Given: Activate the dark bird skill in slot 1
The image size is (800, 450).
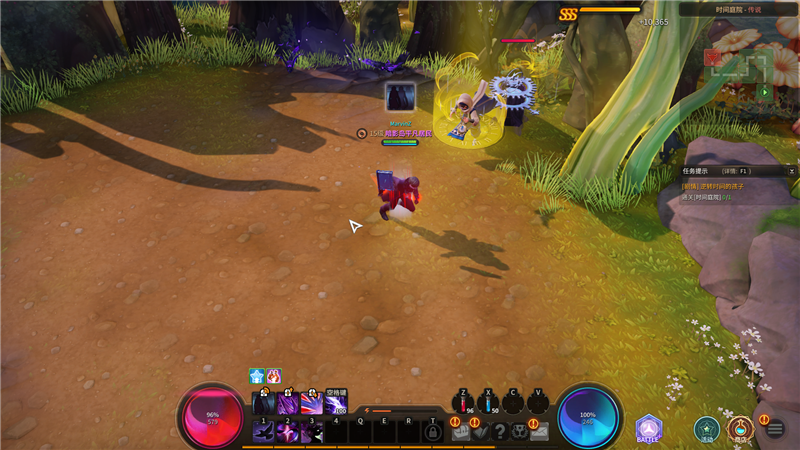Looking at the screenshot, I should pos(264,431).
